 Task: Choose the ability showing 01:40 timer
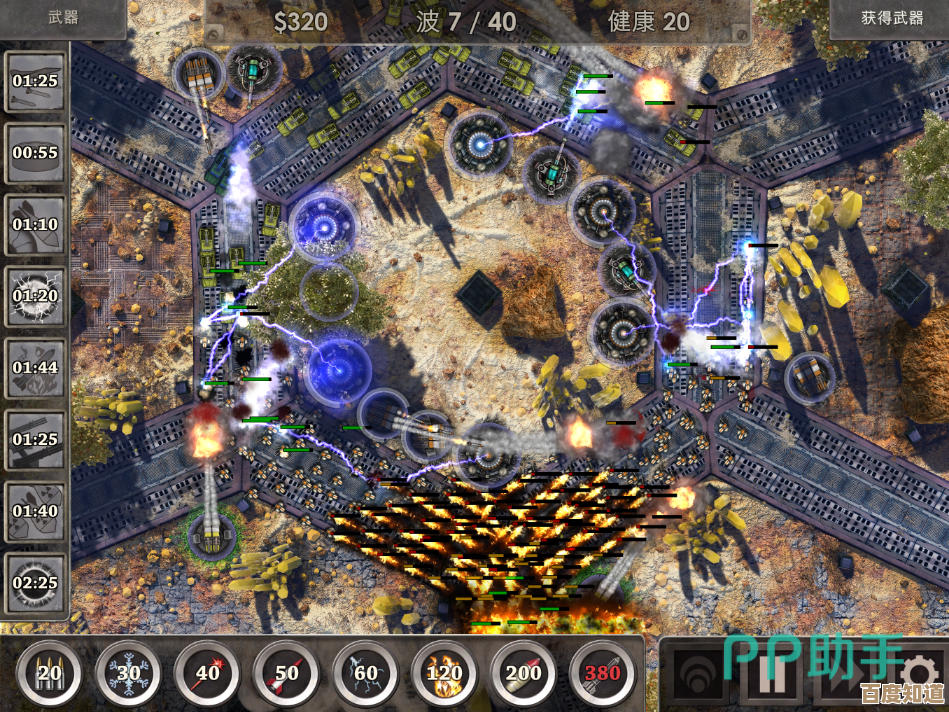pos(35,511)
